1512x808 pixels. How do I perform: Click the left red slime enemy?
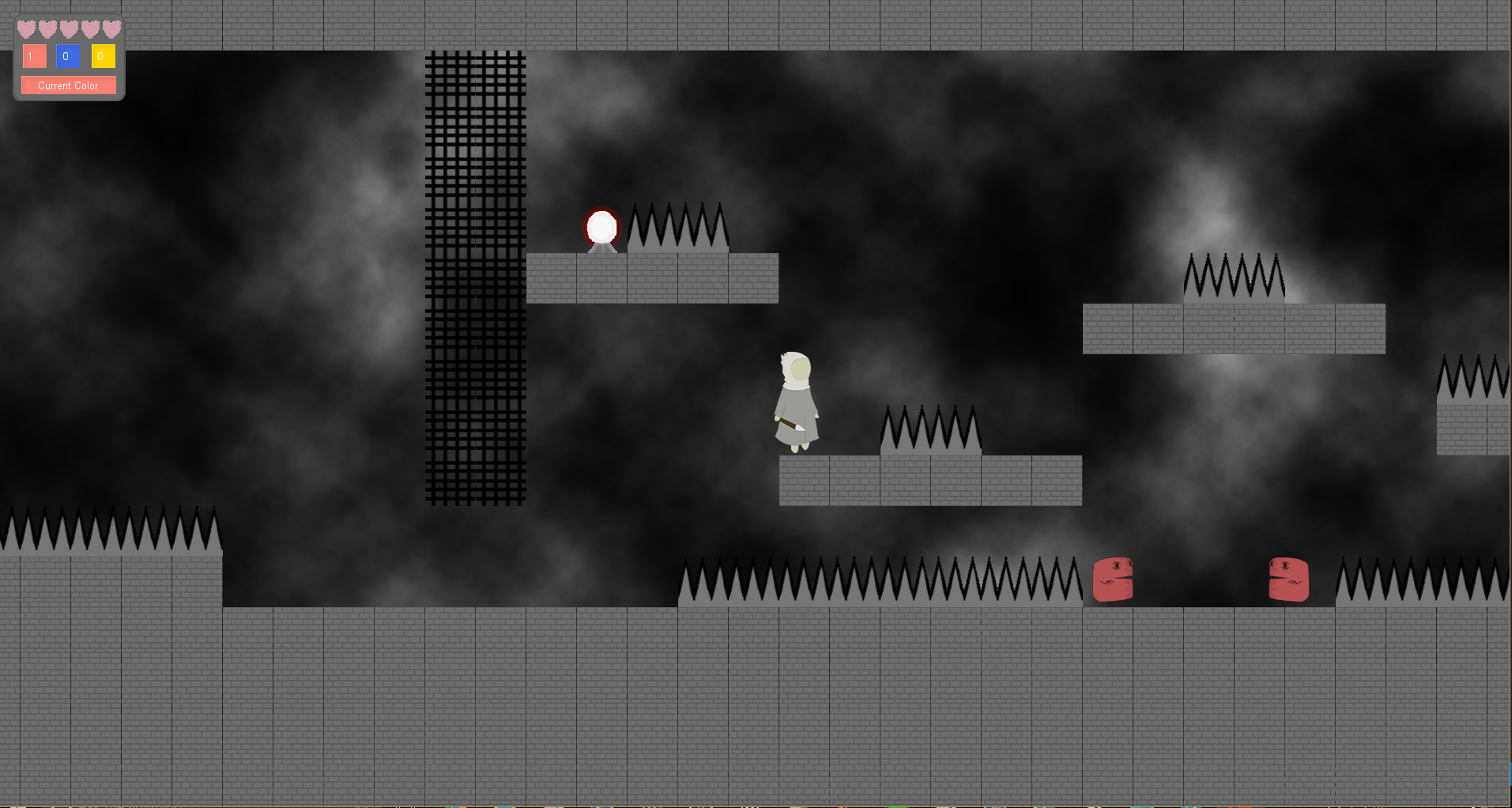click(1114, 580)
